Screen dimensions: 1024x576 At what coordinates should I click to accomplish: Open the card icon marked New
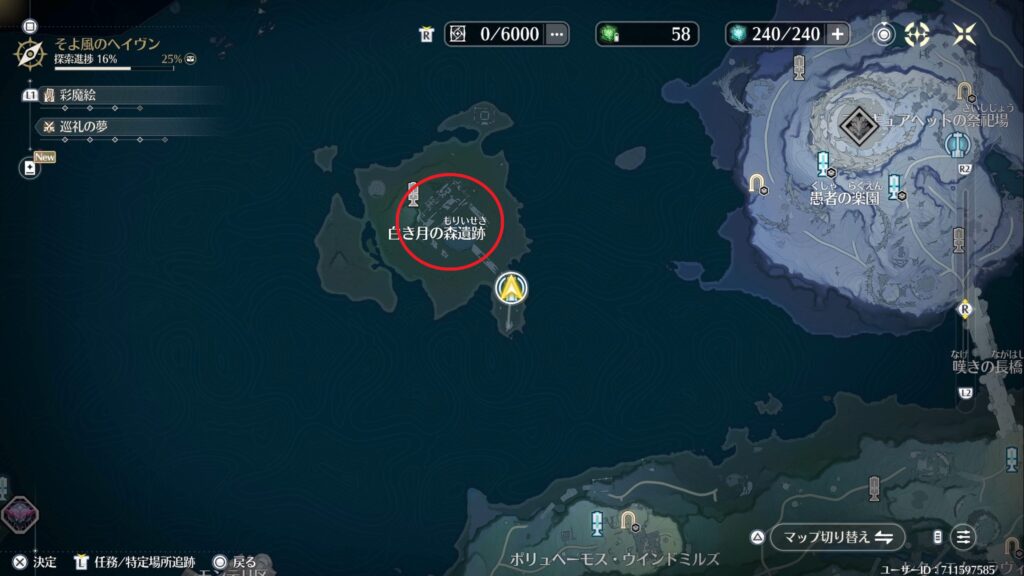click(x=30, y=169)
